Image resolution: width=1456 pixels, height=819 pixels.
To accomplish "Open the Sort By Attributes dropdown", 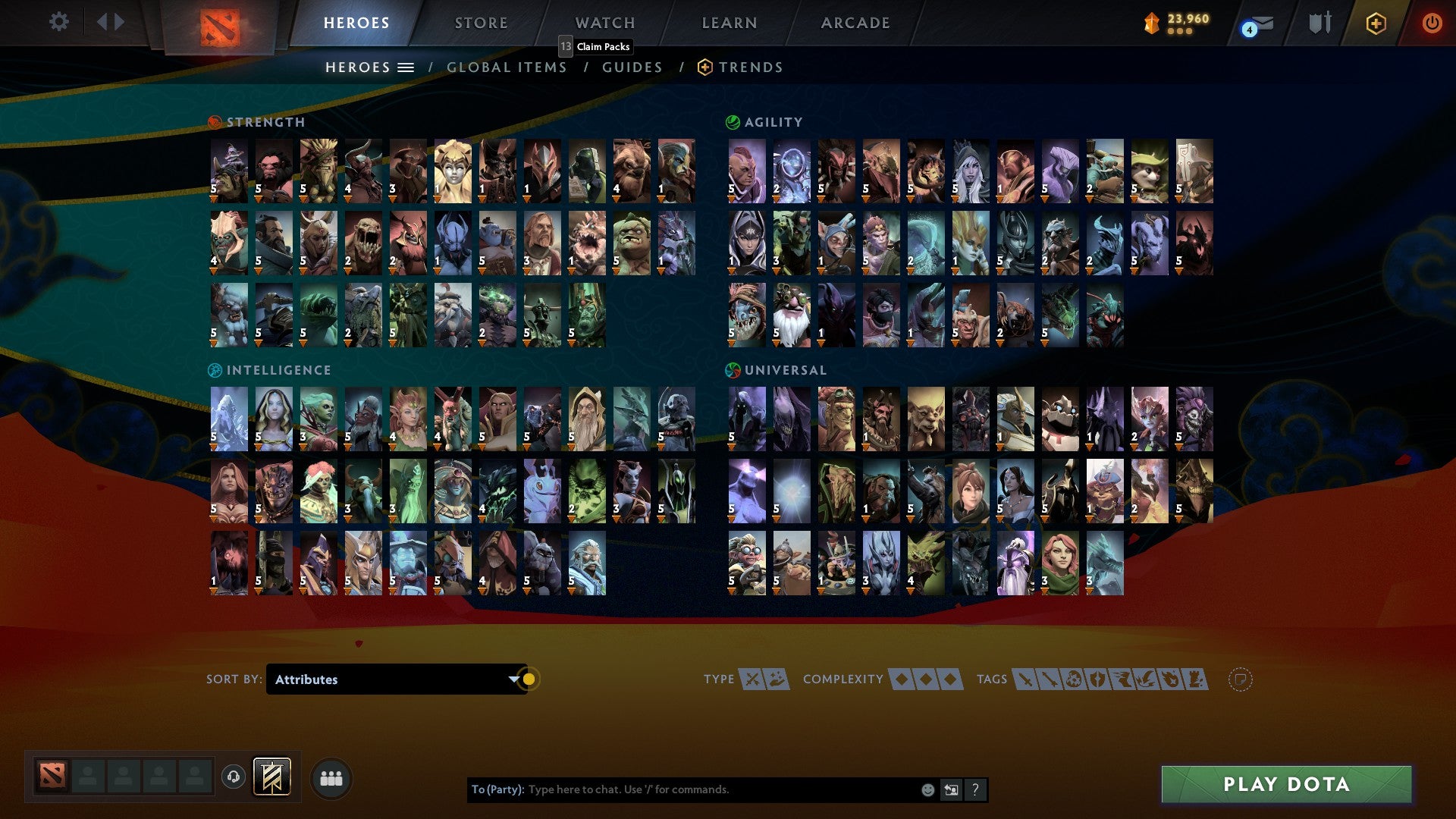I will [x=394, y=679].
